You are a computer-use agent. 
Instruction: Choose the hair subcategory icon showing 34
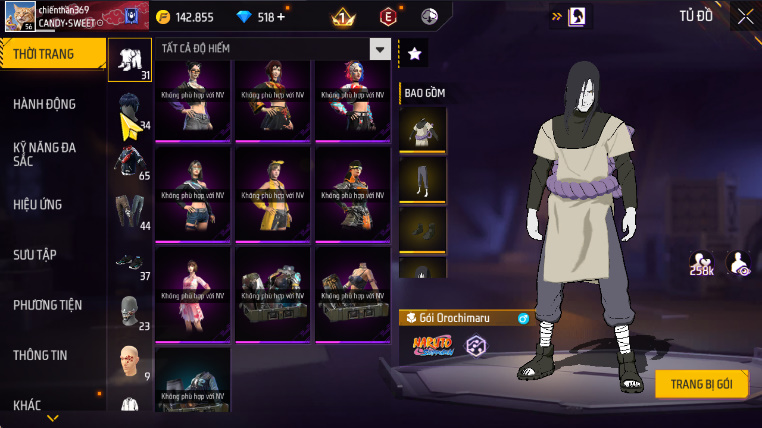130,111
